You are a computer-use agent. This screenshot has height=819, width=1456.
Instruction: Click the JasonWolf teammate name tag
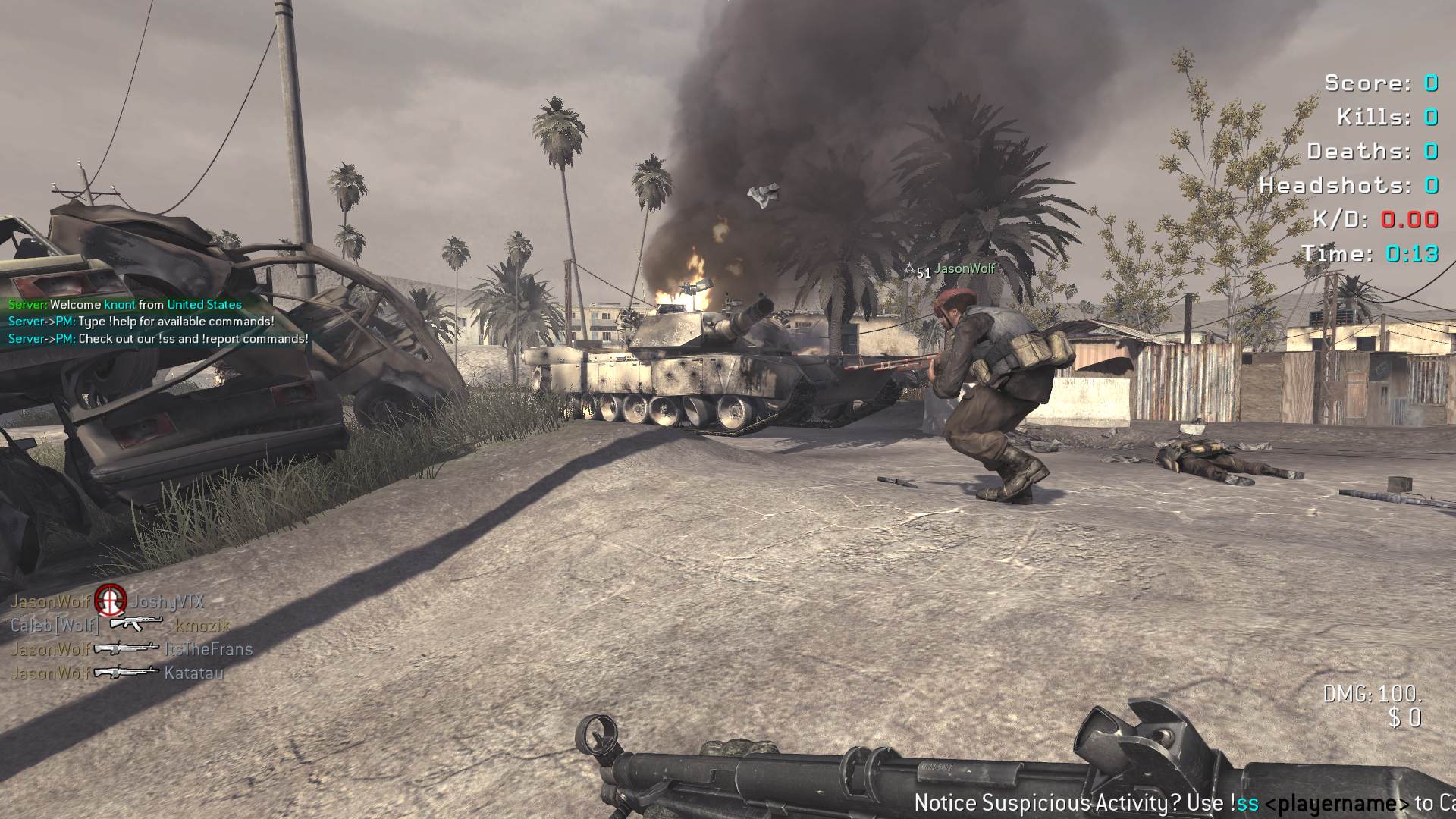point(964,268)
